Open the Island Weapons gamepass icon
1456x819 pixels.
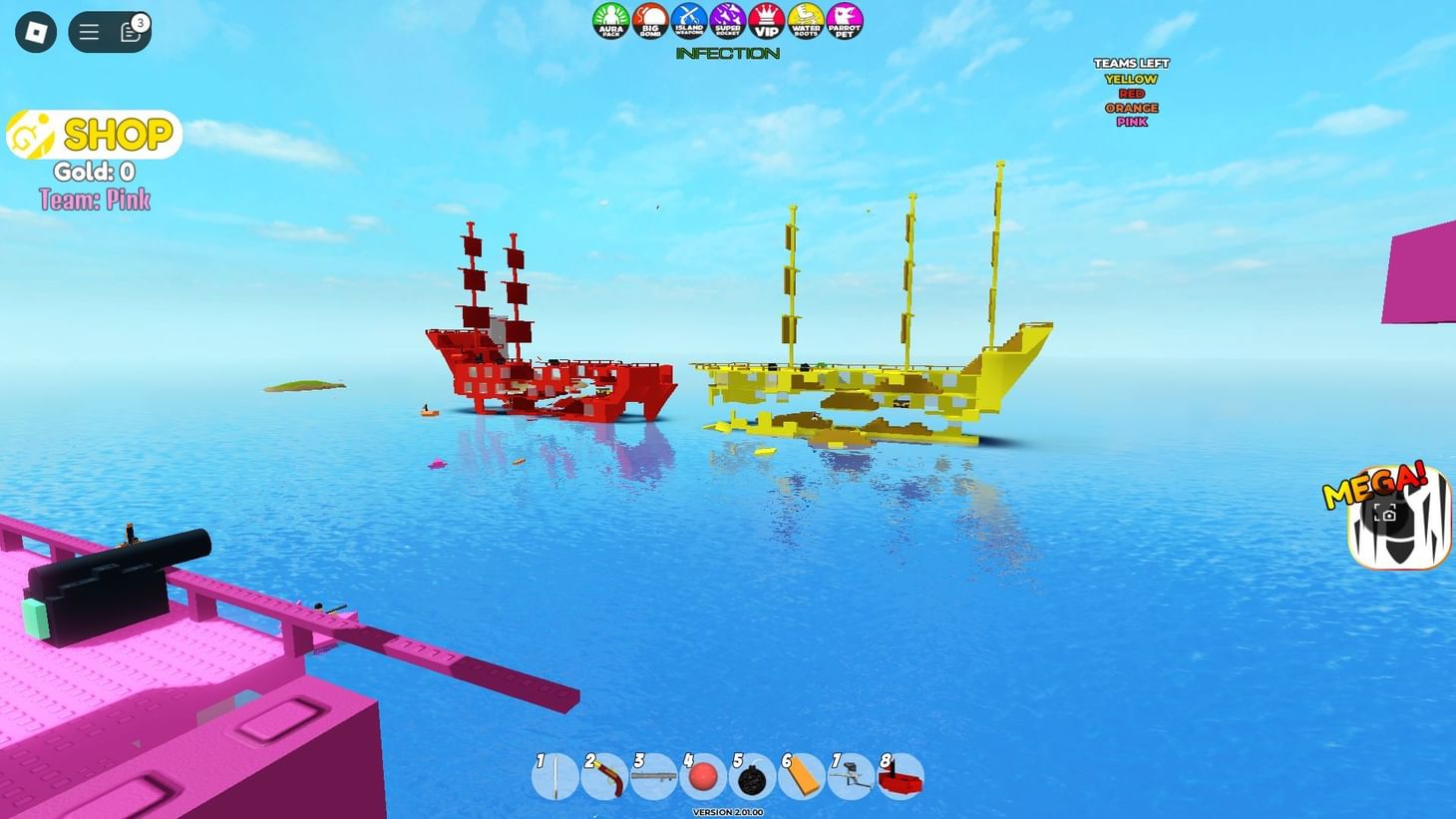[x=688, y=20]
